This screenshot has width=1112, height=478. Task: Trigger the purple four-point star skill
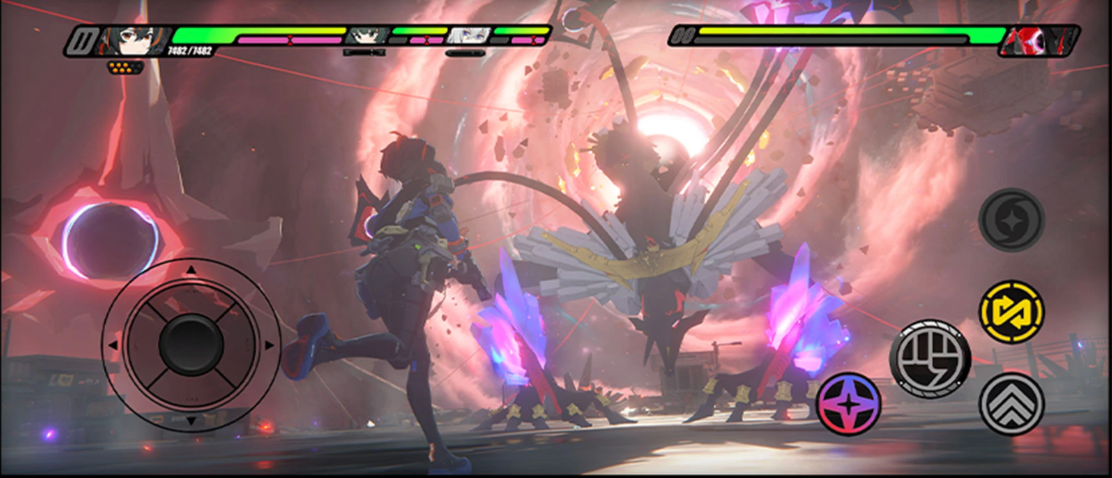[x=849, y=404]
